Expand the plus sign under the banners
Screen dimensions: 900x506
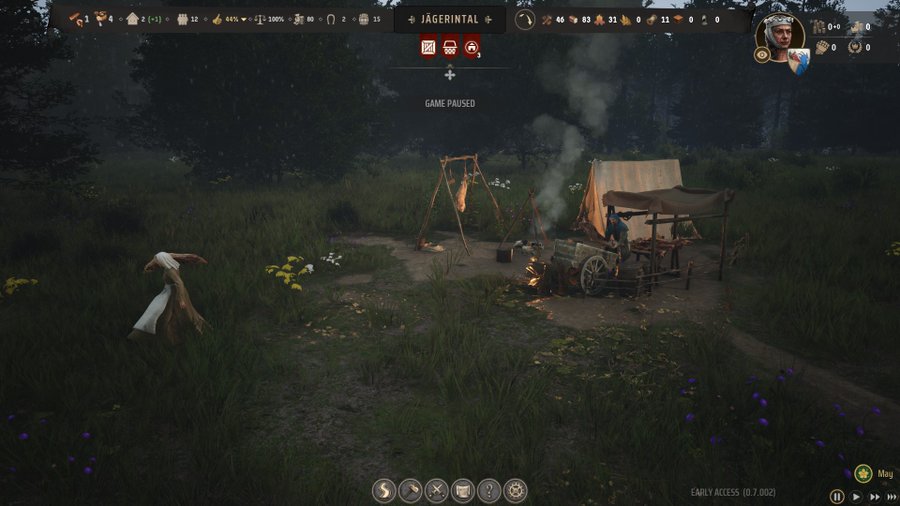point(450,75)
